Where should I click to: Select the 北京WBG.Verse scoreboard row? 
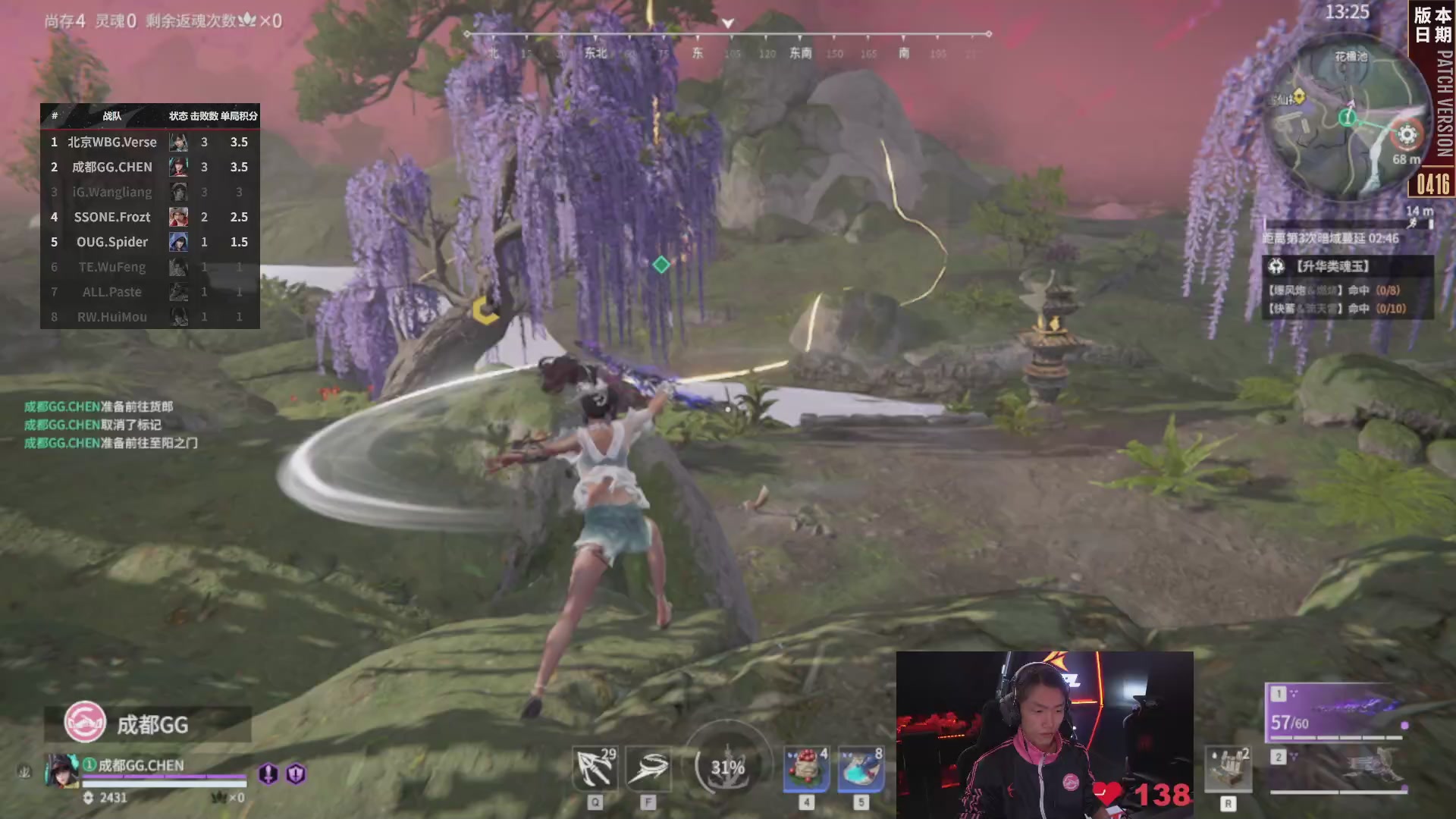tap(150, 142)
